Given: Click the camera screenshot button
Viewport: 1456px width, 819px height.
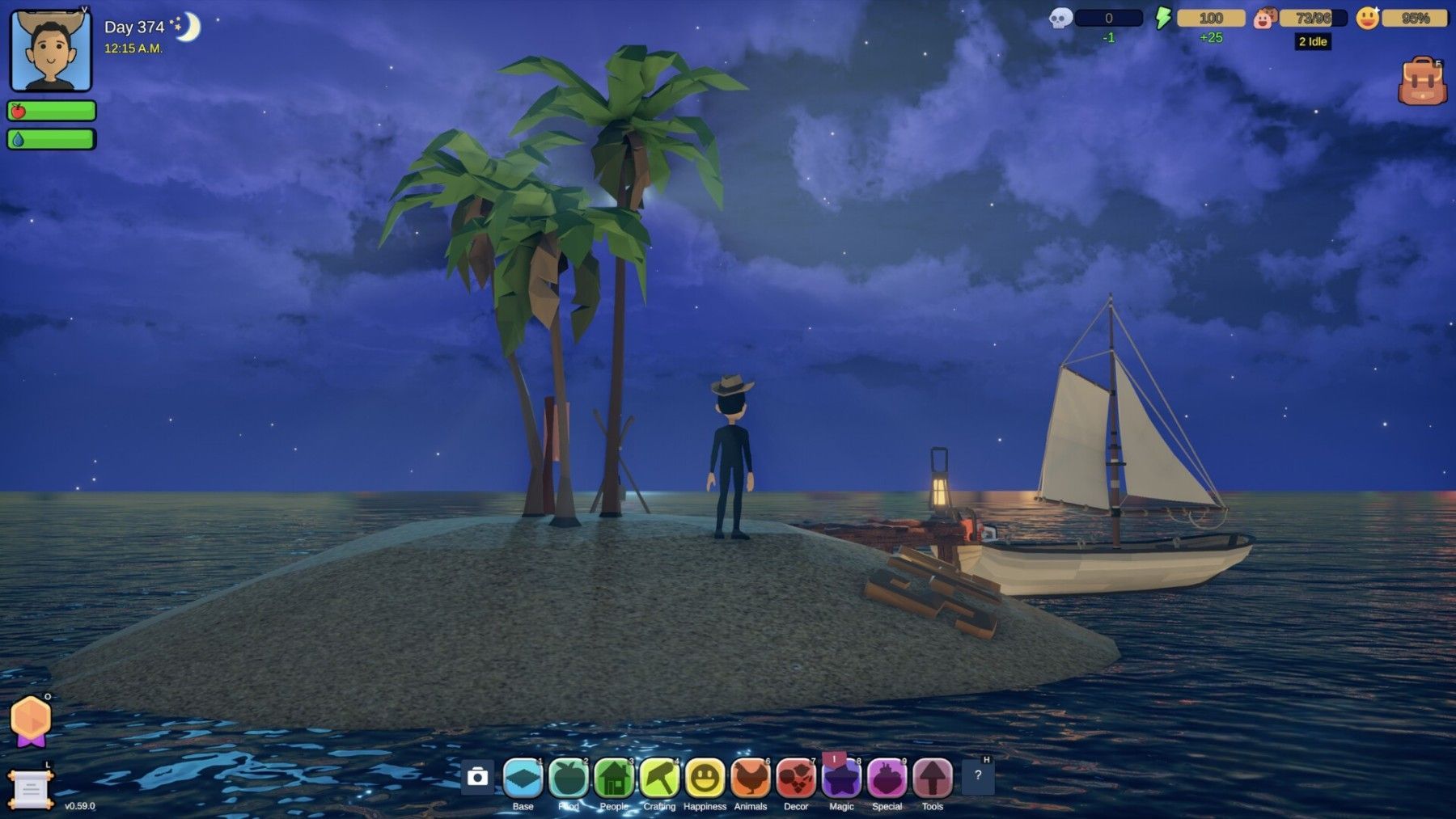Looking at the screenshot, I should 477,777.
